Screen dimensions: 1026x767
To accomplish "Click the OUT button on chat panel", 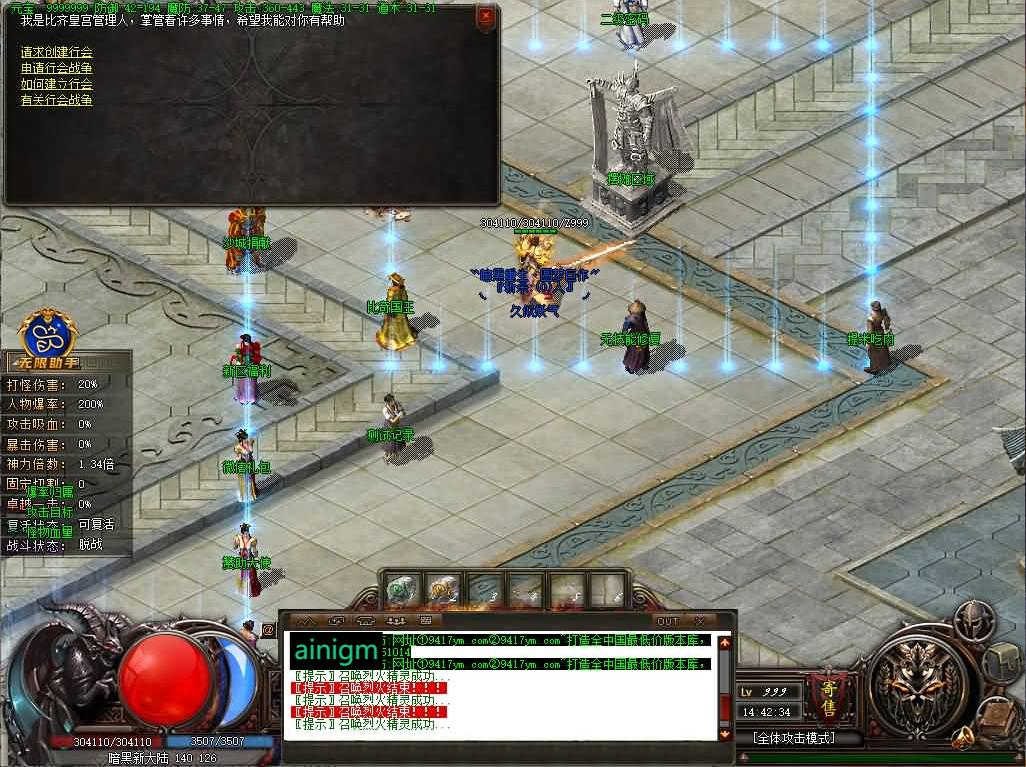I will click(x=667, y=621).
